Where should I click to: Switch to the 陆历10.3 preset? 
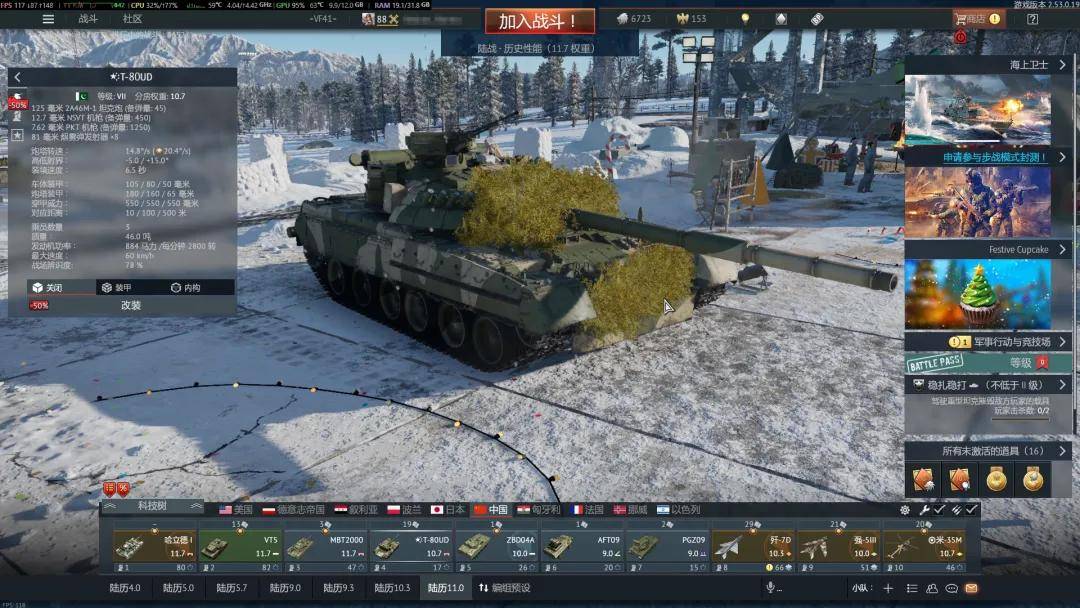click(x=388, y=588)
